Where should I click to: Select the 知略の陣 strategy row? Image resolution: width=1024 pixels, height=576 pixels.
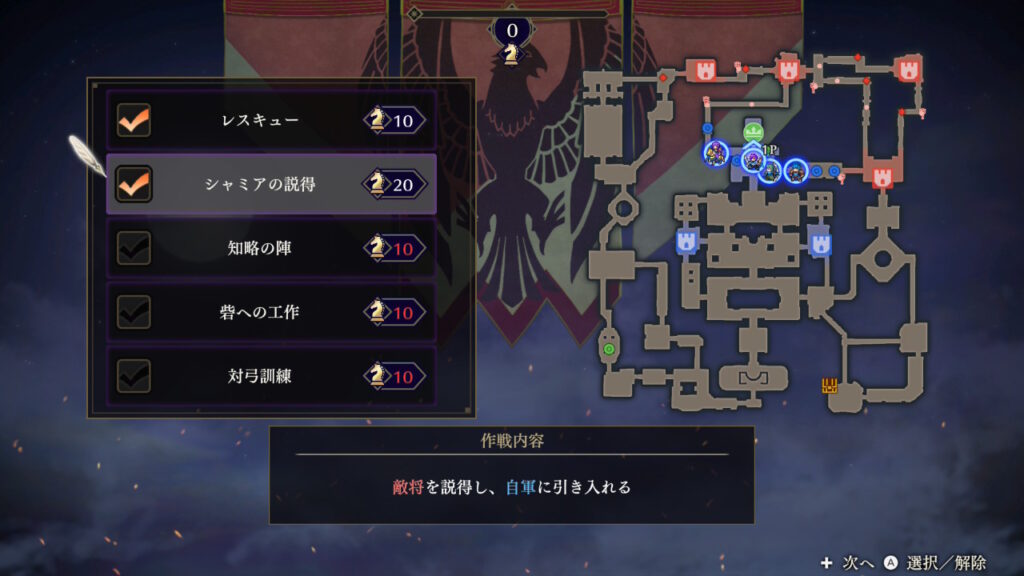coord(270,248)
